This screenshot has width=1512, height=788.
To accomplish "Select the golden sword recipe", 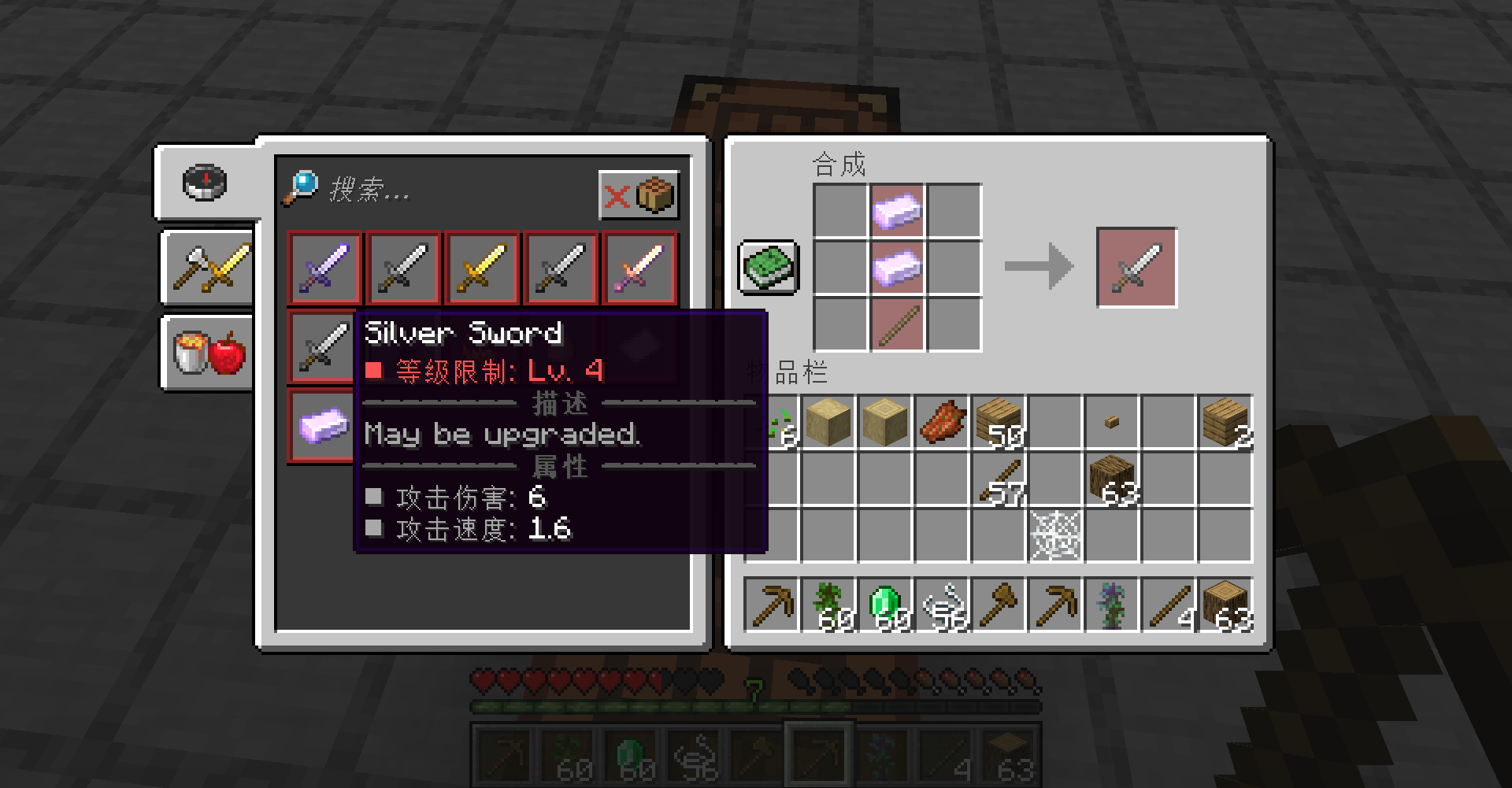I will point(481,268).
